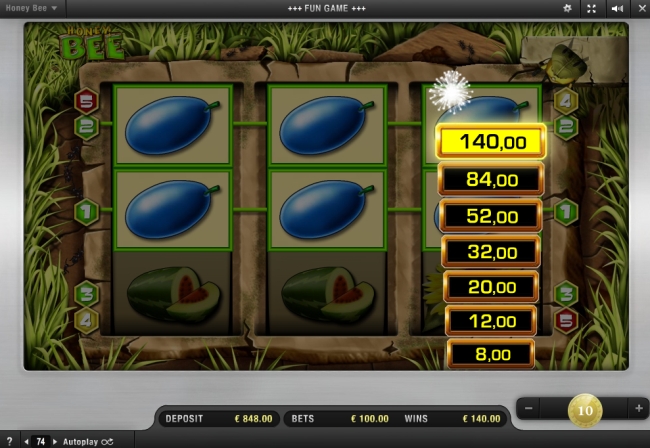Mute the game sound
The image size is (650, 448).
pos(616,8)
